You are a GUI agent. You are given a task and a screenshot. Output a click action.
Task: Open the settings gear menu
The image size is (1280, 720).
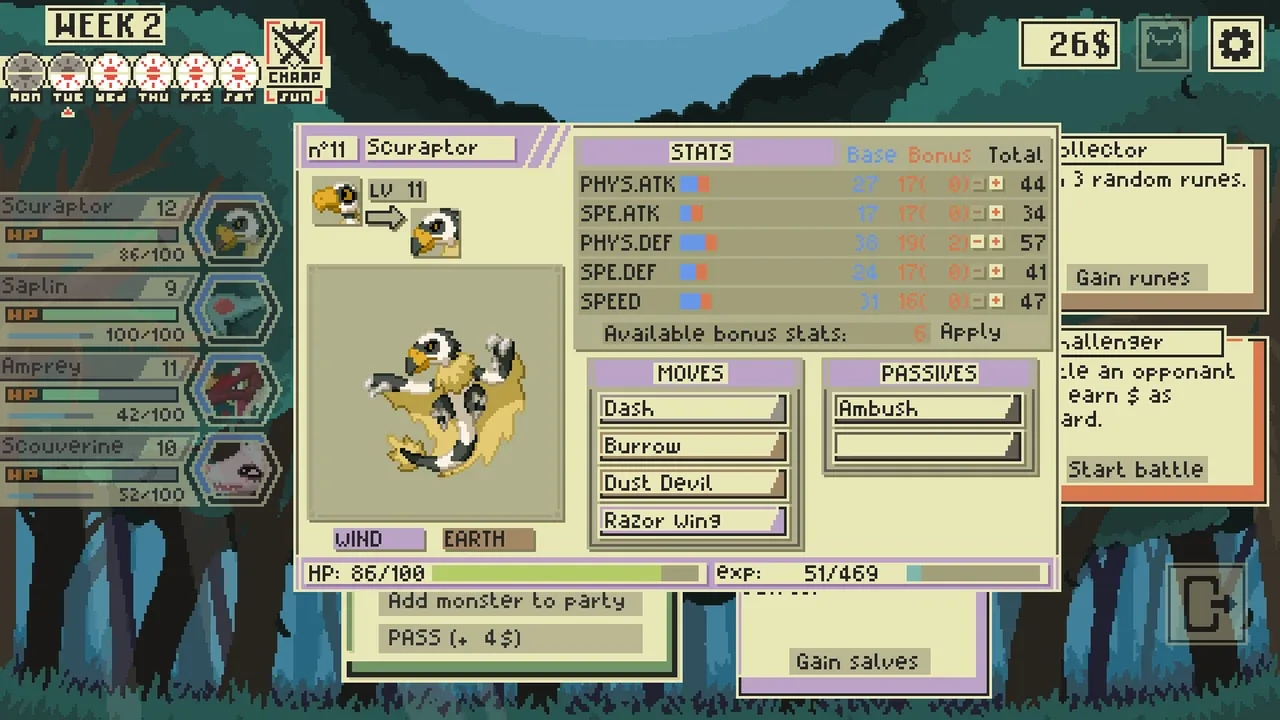click(1235, 45)
